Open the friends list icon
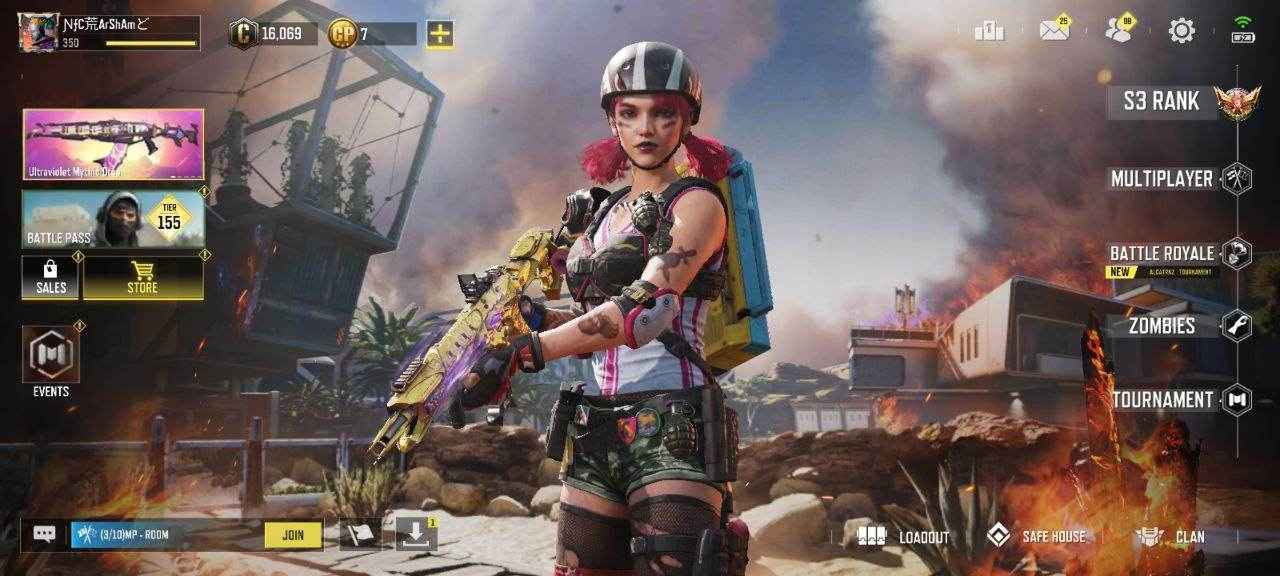The height and width of the screenshot is (576, 1280). [1119, 30]
